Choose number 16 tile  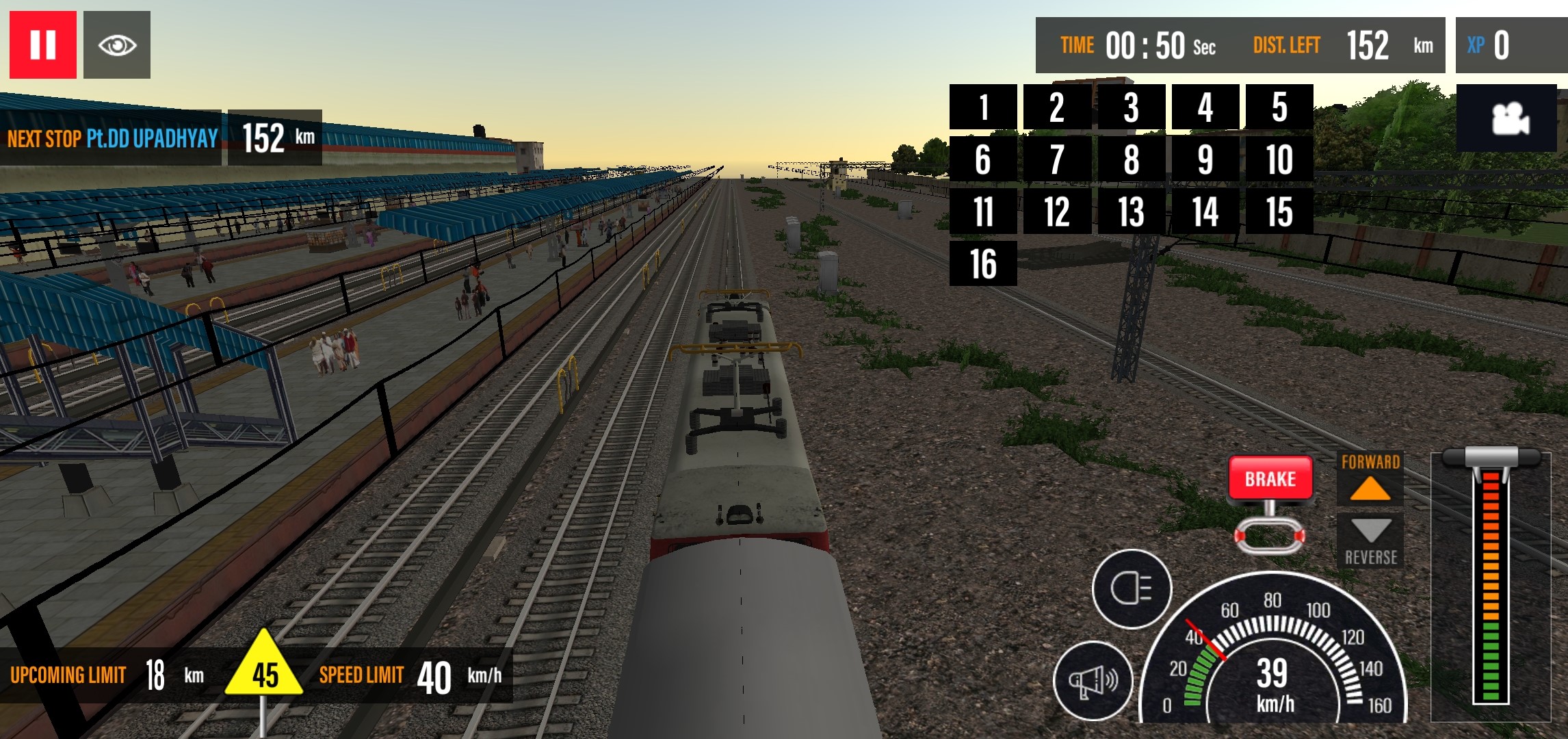(x=983, y=263)
